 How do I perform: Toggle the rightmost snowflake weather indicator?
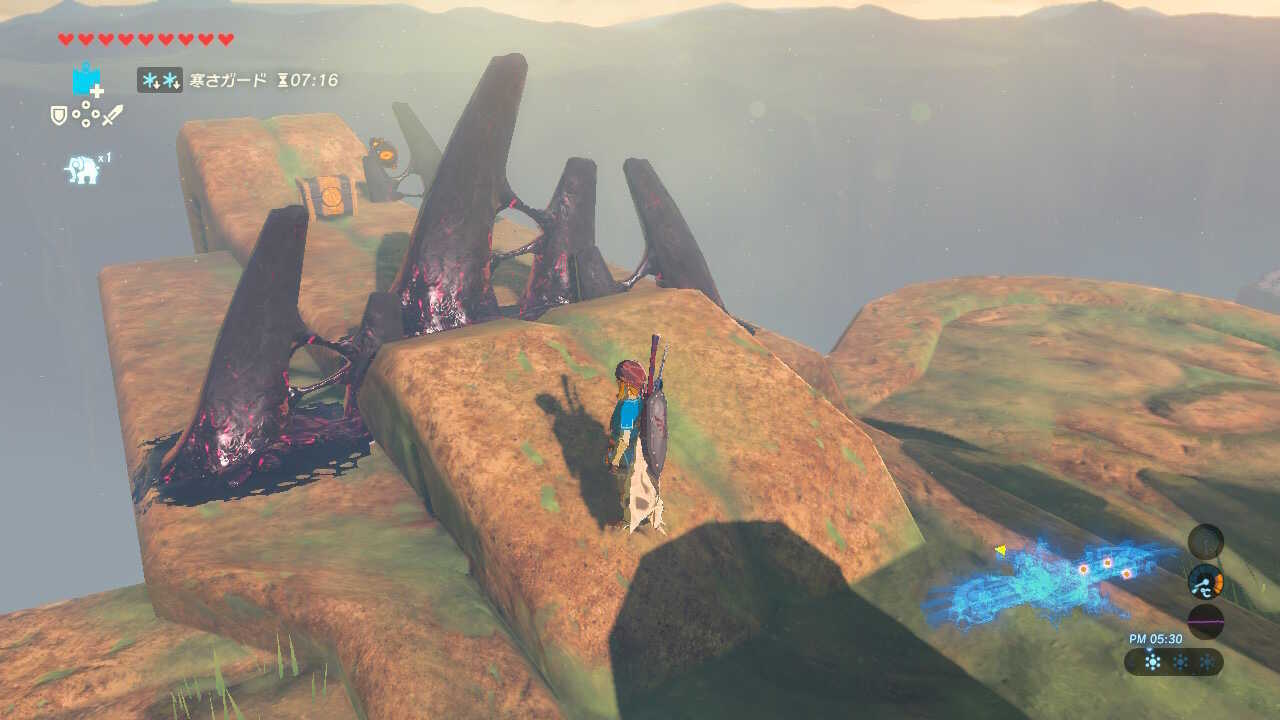(x=1210, y=661)
